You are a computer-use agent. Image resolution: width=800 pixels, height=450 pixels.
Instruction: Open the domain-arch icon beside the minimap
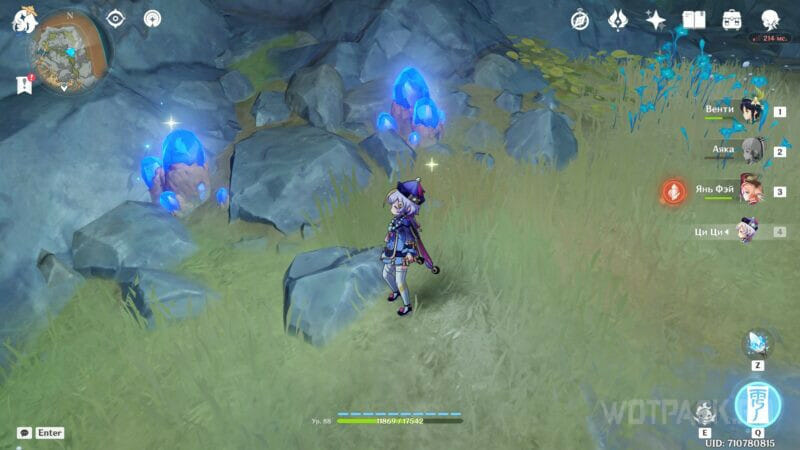coord(152,18)
